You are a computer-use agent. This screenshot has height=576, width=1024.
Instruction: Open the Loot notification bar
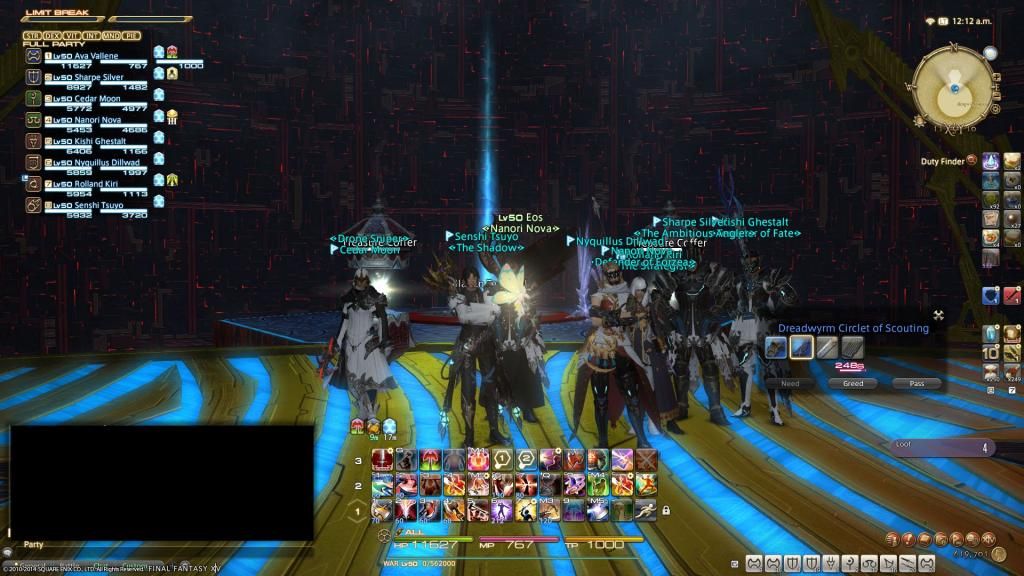(940, 448)
